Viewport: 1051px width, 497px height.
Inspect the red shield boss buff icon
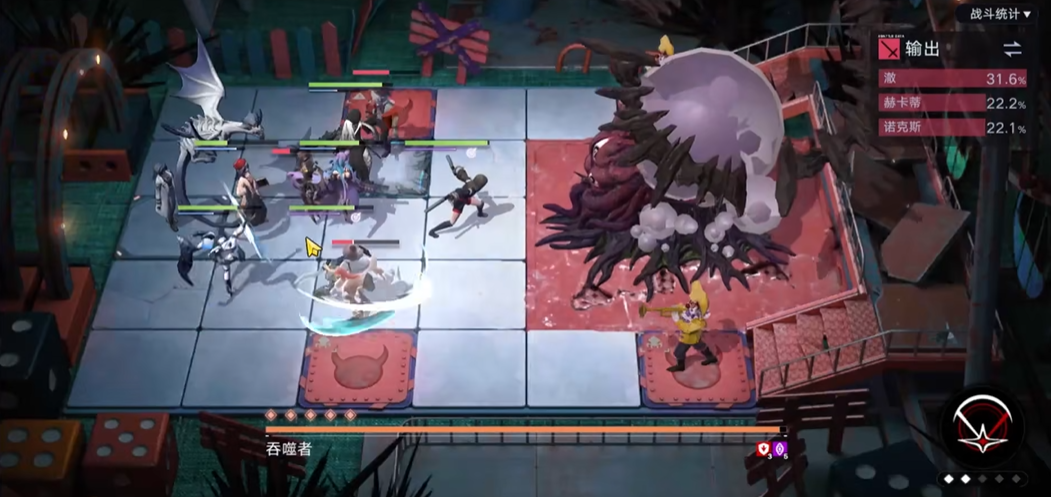click(763, 449)
